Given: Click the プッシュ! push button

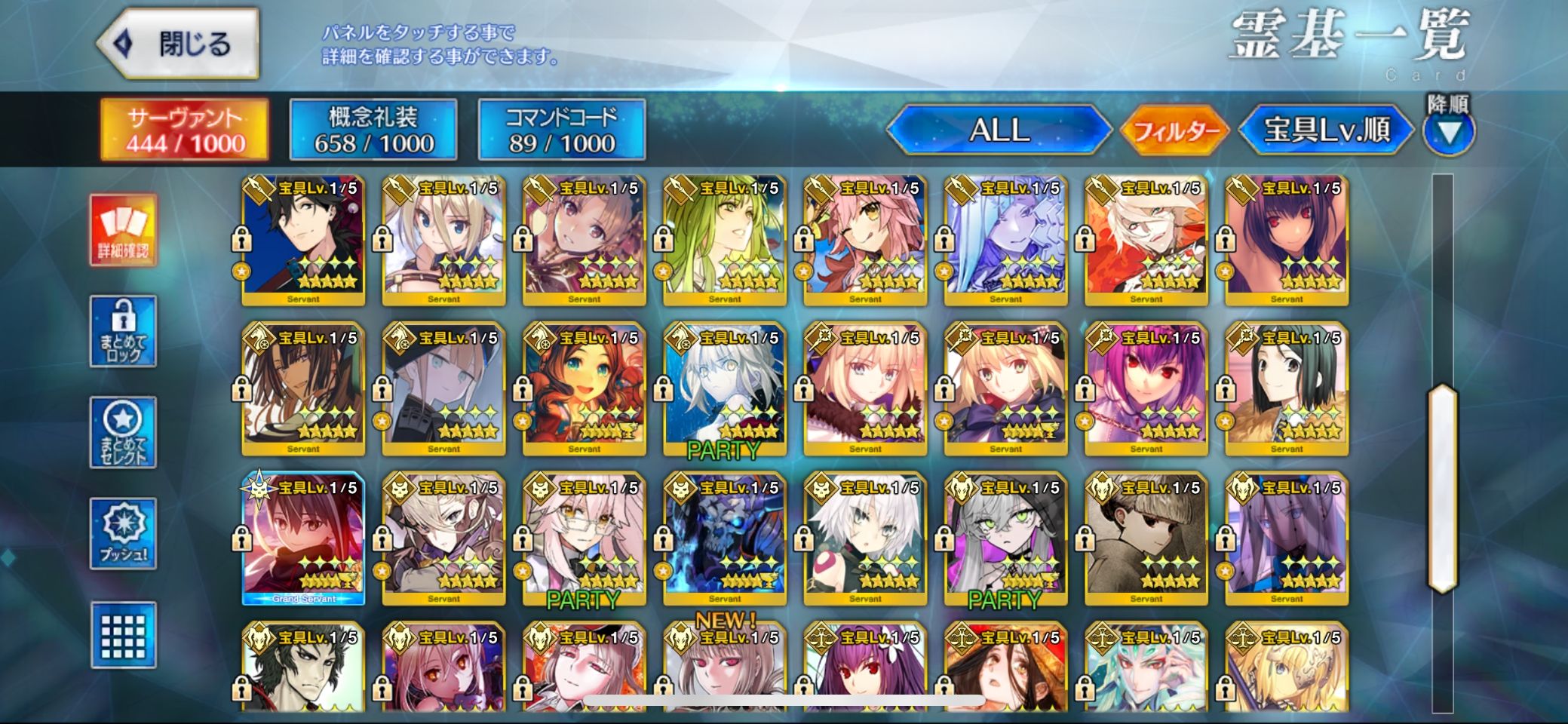Looking at the screenshot, I should (x=123, y=533).
